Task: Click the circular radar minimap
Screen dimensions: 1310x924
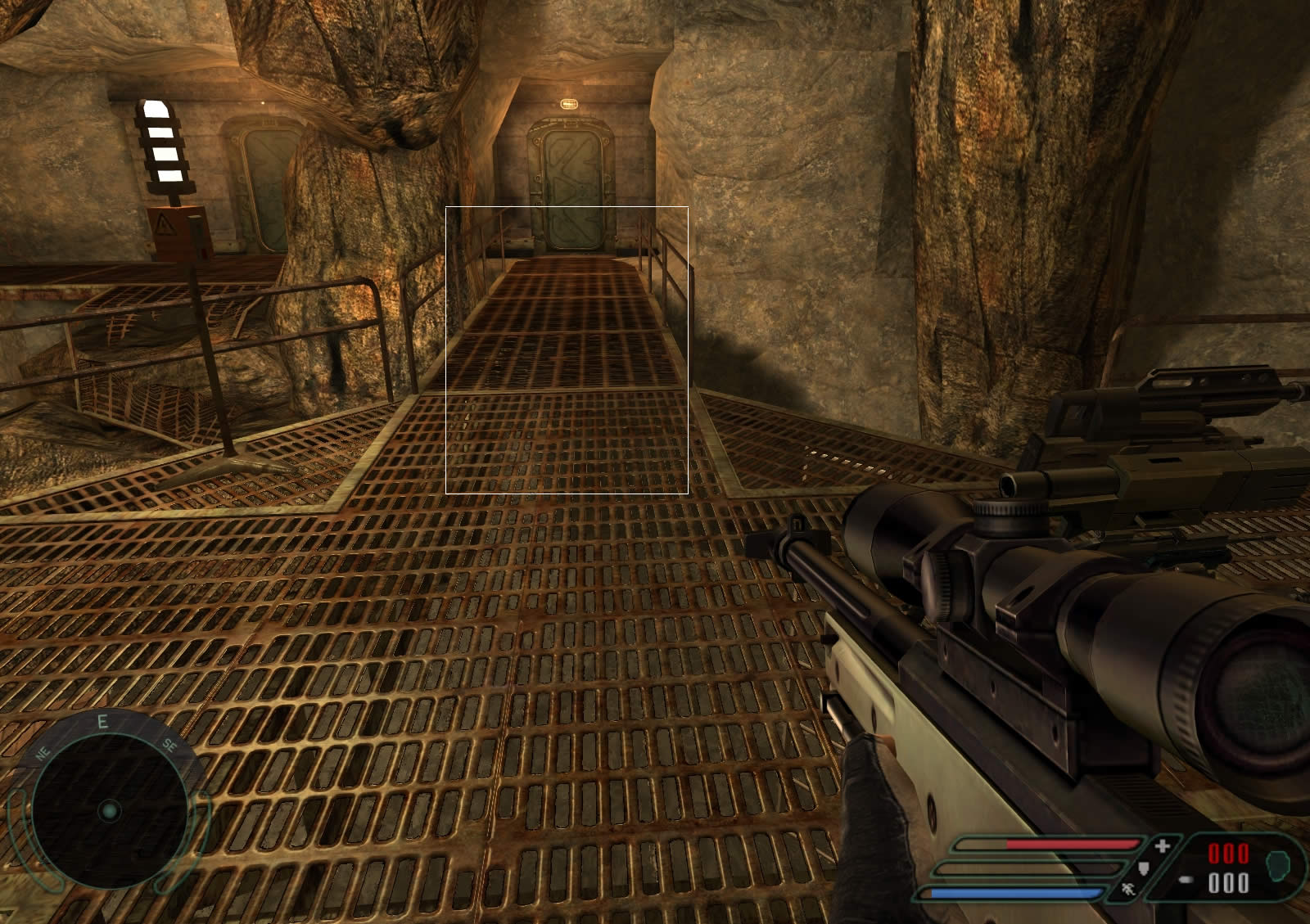Action: click(x=108, y=811)
